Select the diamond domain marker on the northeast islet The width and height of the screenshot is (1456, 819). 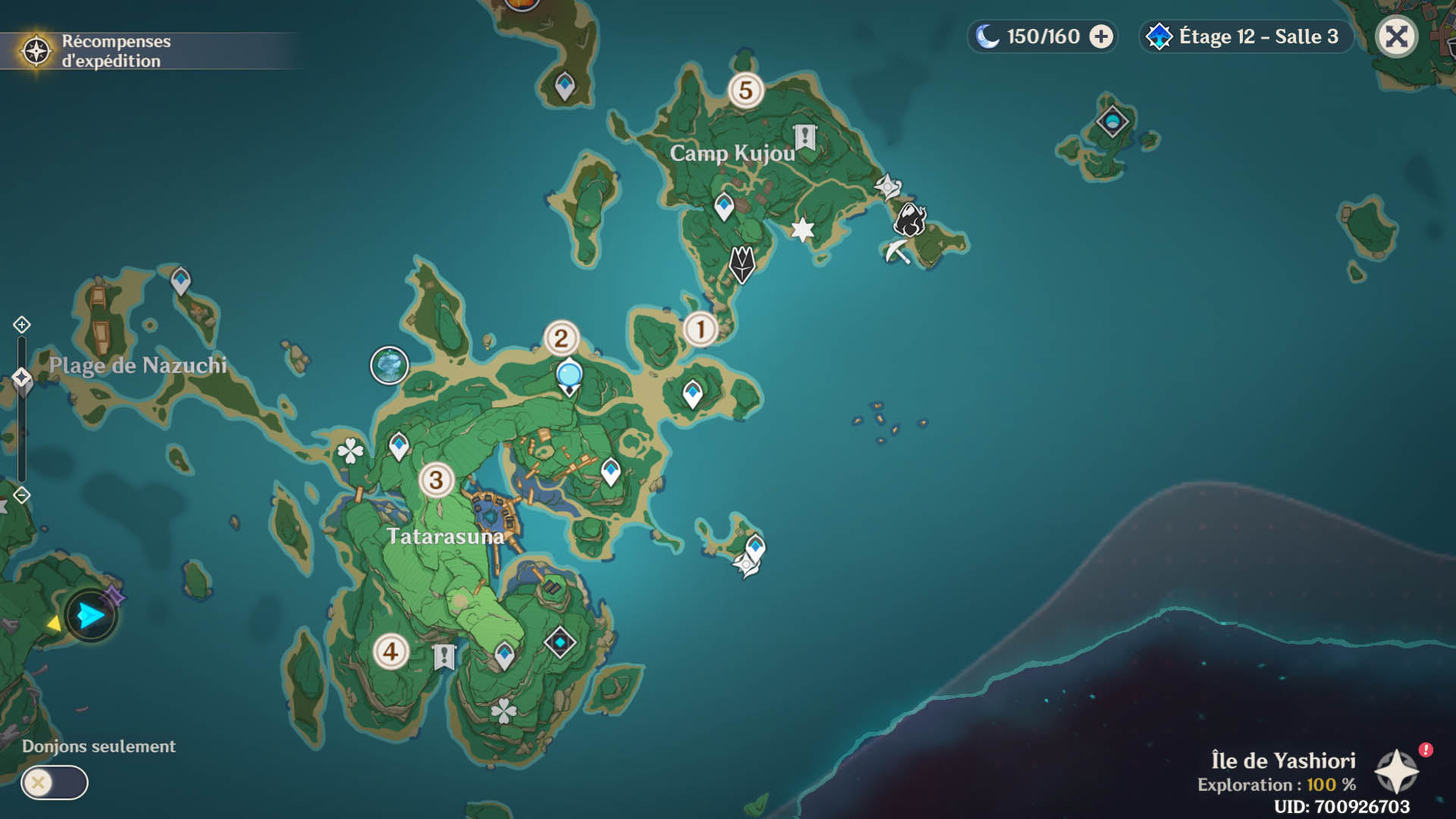[1112, 121]
